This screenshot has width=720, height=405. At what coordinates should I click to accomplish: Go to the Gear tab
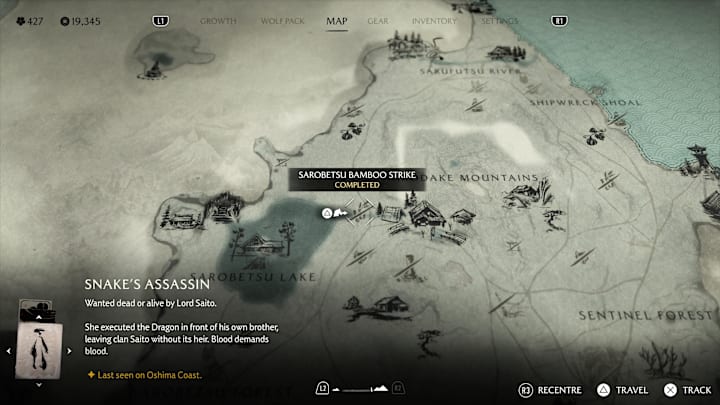[x=378, y=20]
